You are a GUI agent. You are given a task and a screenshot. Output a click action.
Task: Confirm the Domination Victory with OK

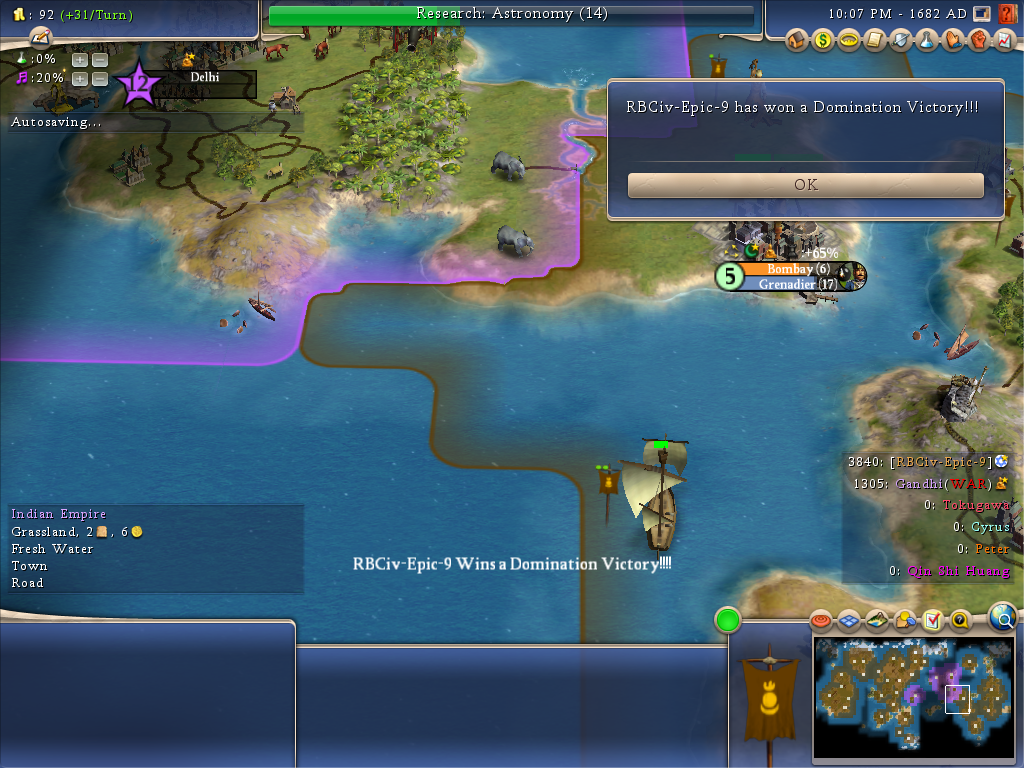805,185
